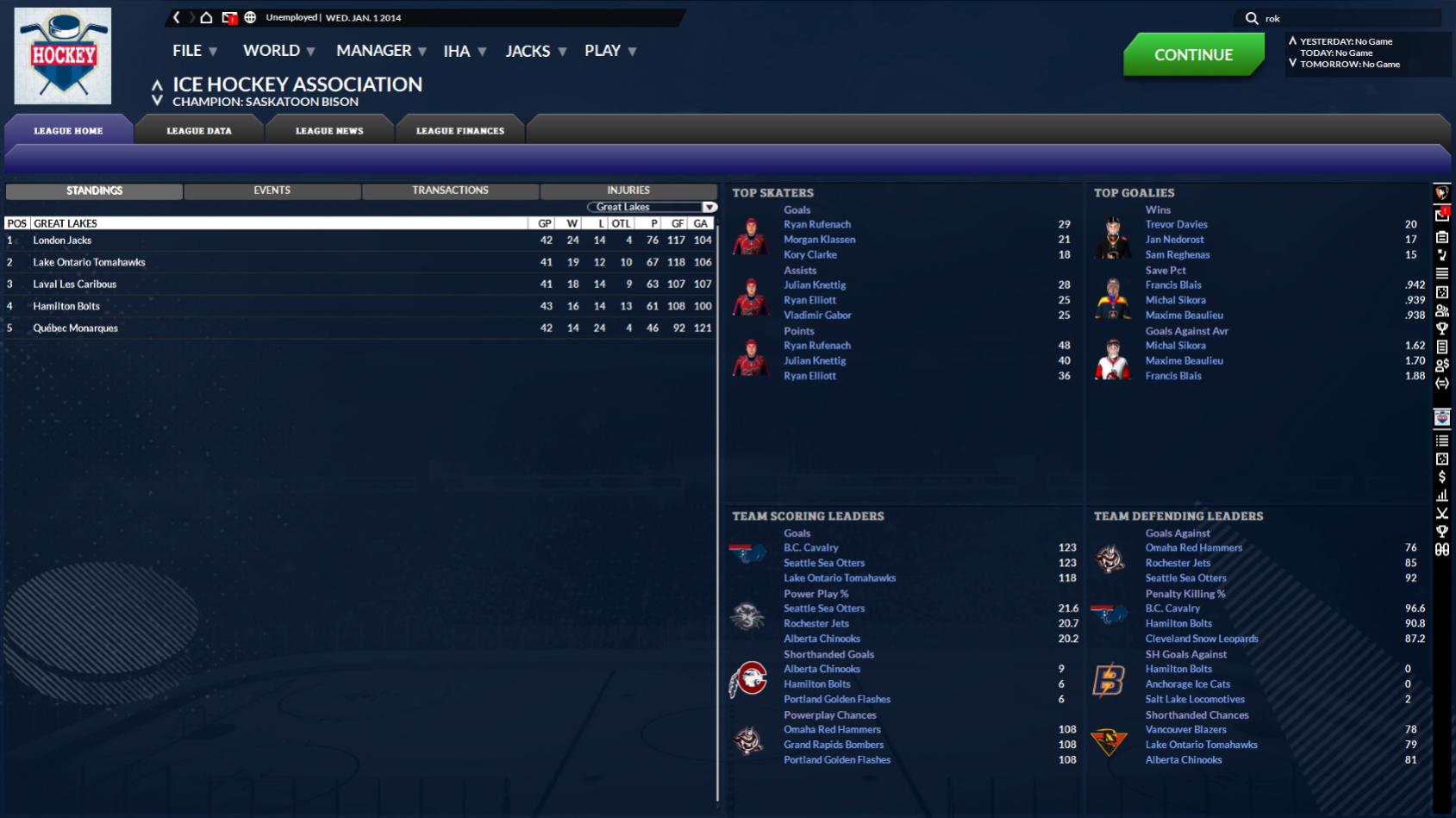Screen dimensions: 1456x818
Task: View the Injuries panel
Action: pos(628,190)
